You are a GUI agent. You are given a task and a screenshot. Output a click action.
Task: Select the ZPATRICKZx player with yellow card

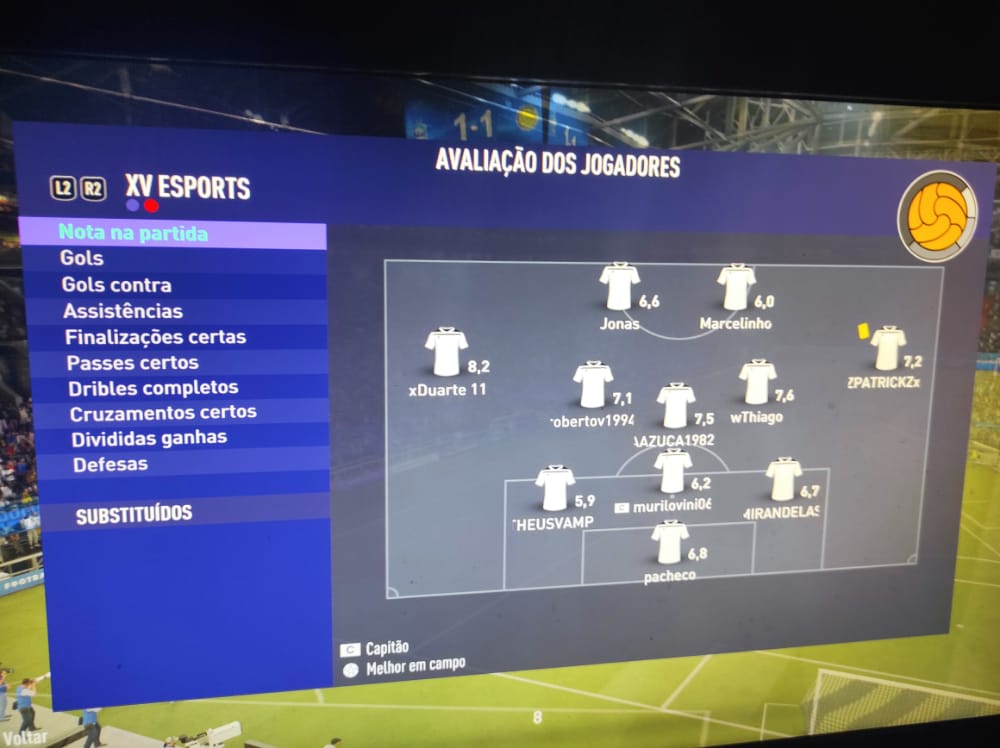coord(887,349)
